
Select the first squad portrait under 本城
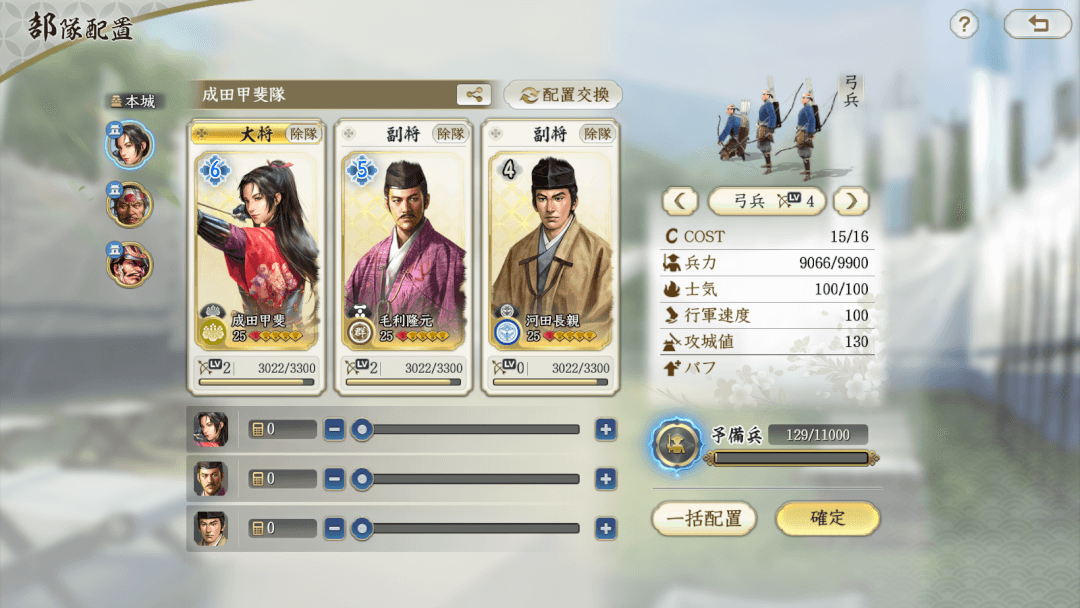pyautogui.click(x=130, y=145)
